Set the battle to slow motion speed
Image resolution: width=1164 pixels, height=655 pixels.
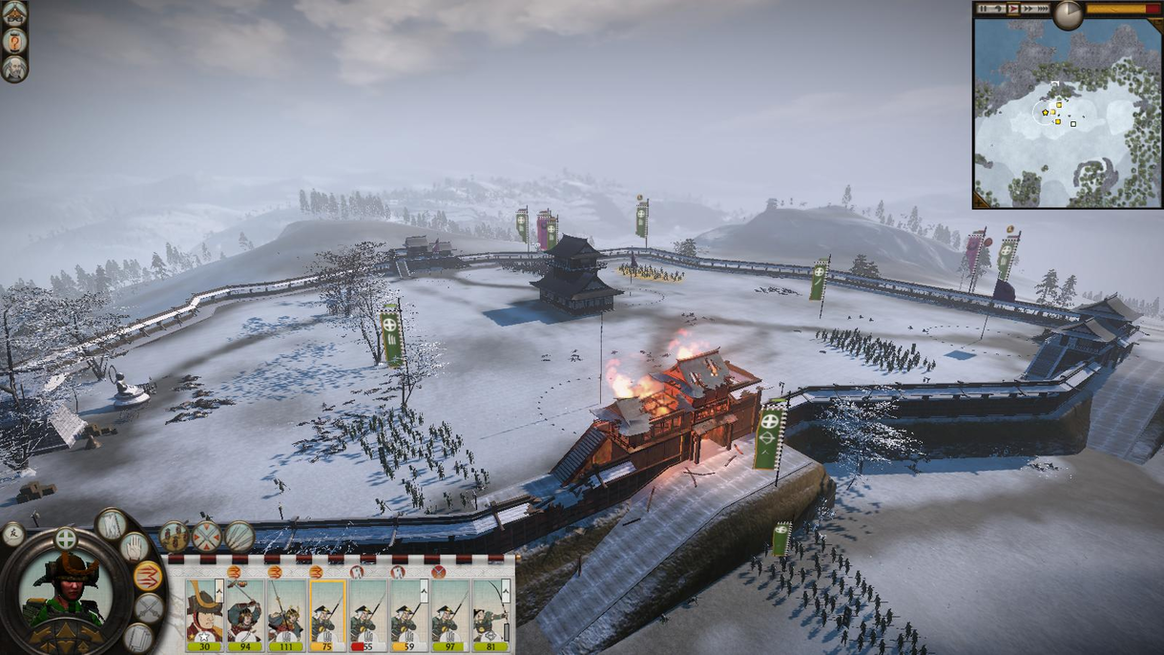pyautogui.click(x=999, y=9)
